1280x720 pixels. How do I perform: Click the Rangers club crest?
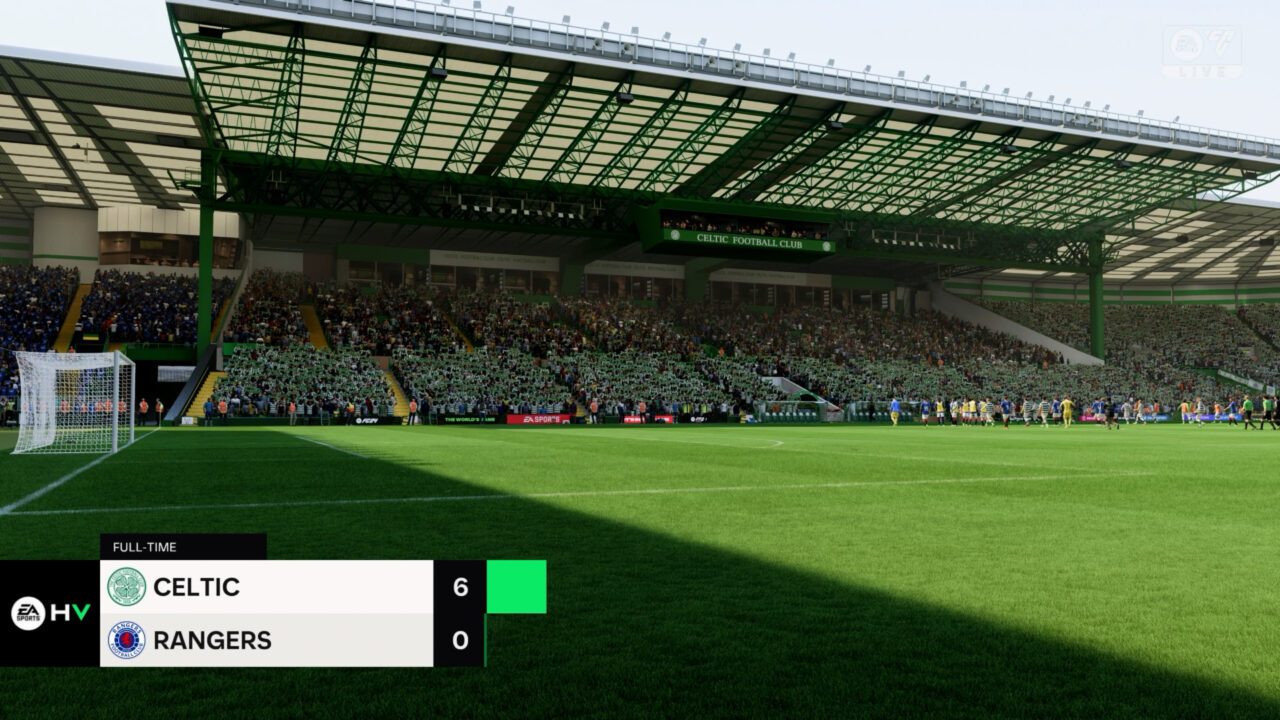[124, 640]
